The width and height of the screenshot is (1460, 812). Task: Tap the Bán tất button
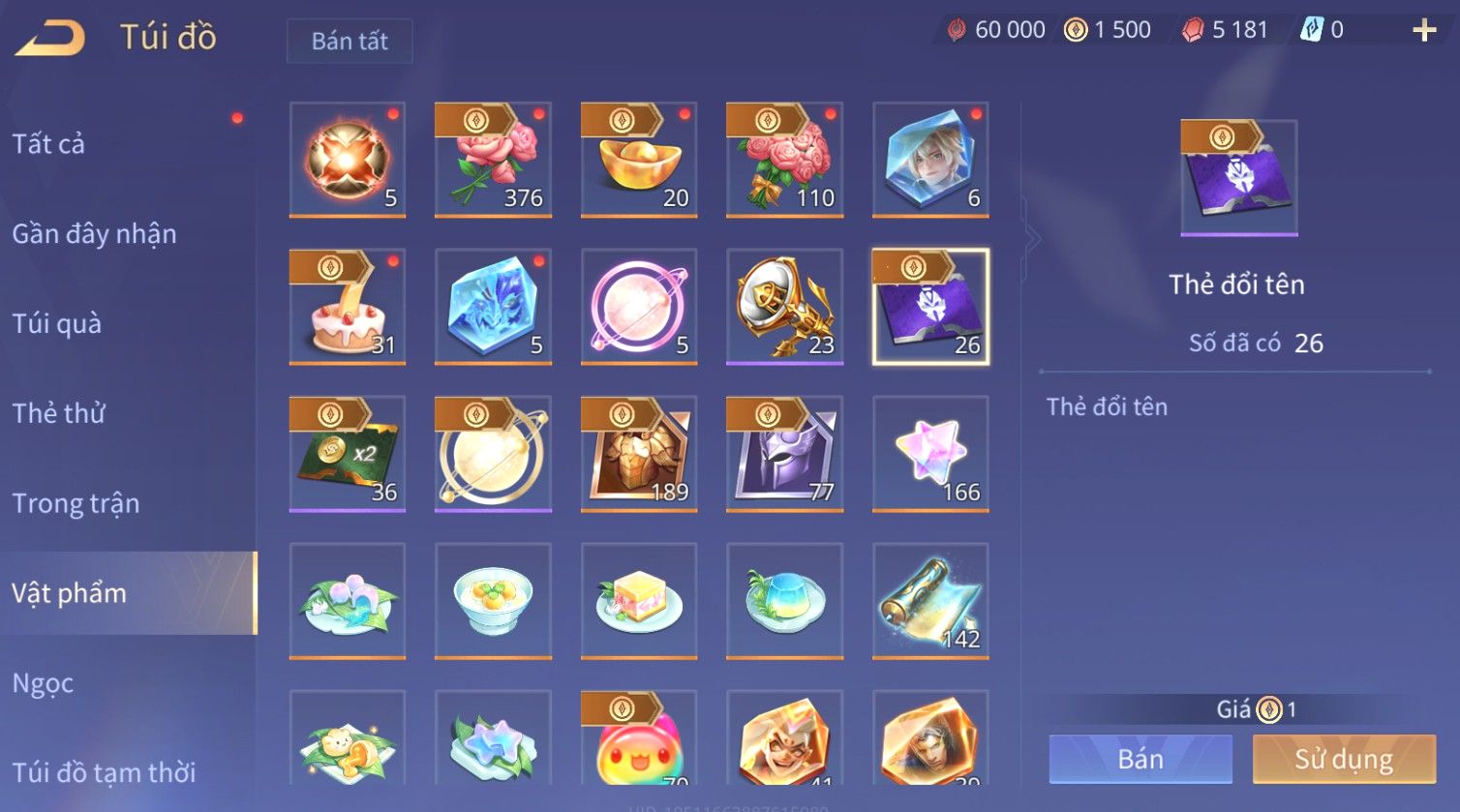click(350, 41)
